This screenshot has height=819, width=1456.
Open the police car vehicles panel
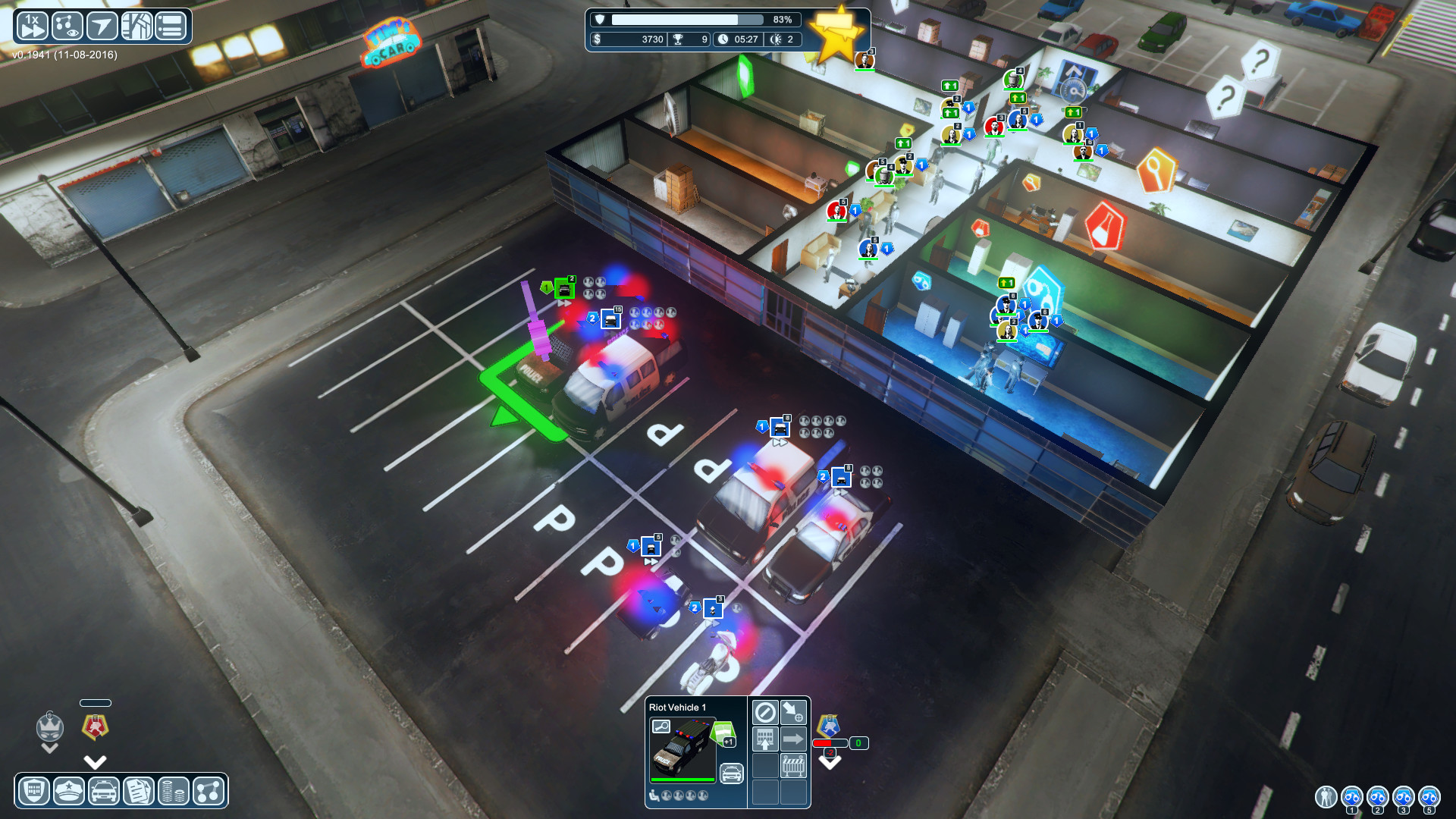point(103,791)
